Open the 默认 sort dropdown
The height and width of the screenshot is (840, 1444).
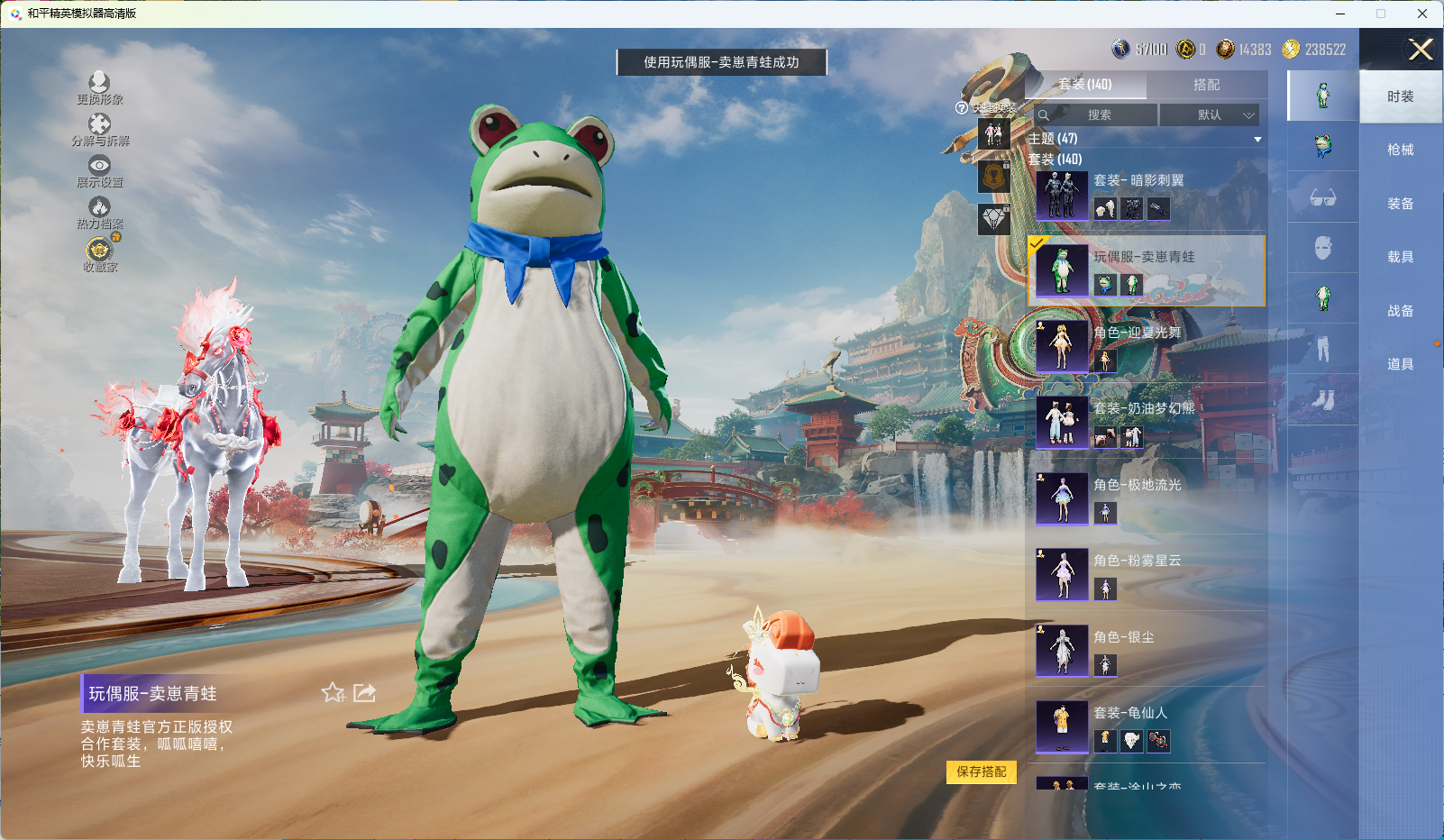(1209, 115)
